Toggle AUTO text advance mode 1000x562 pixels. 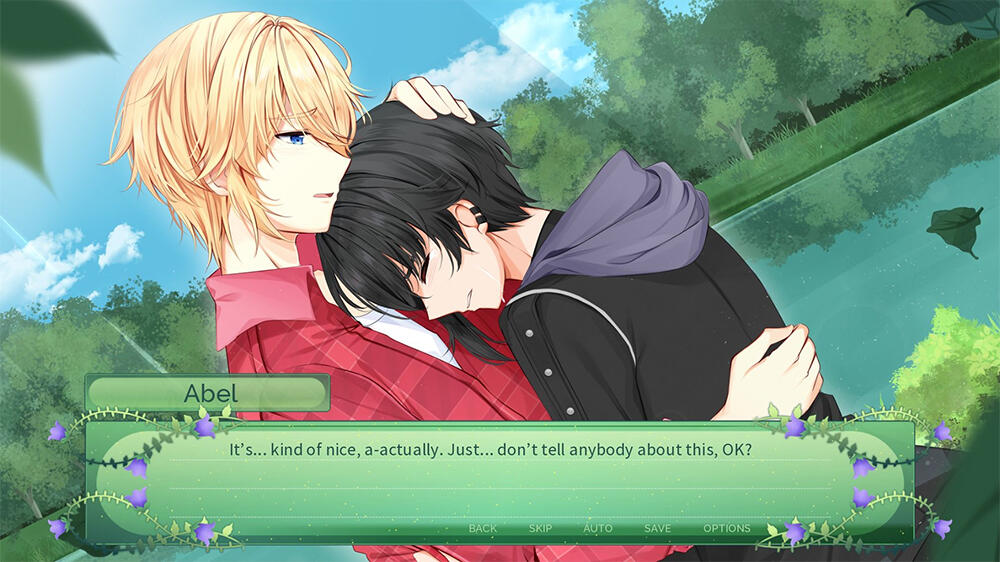pyautogui.click(x=598, y=528)
